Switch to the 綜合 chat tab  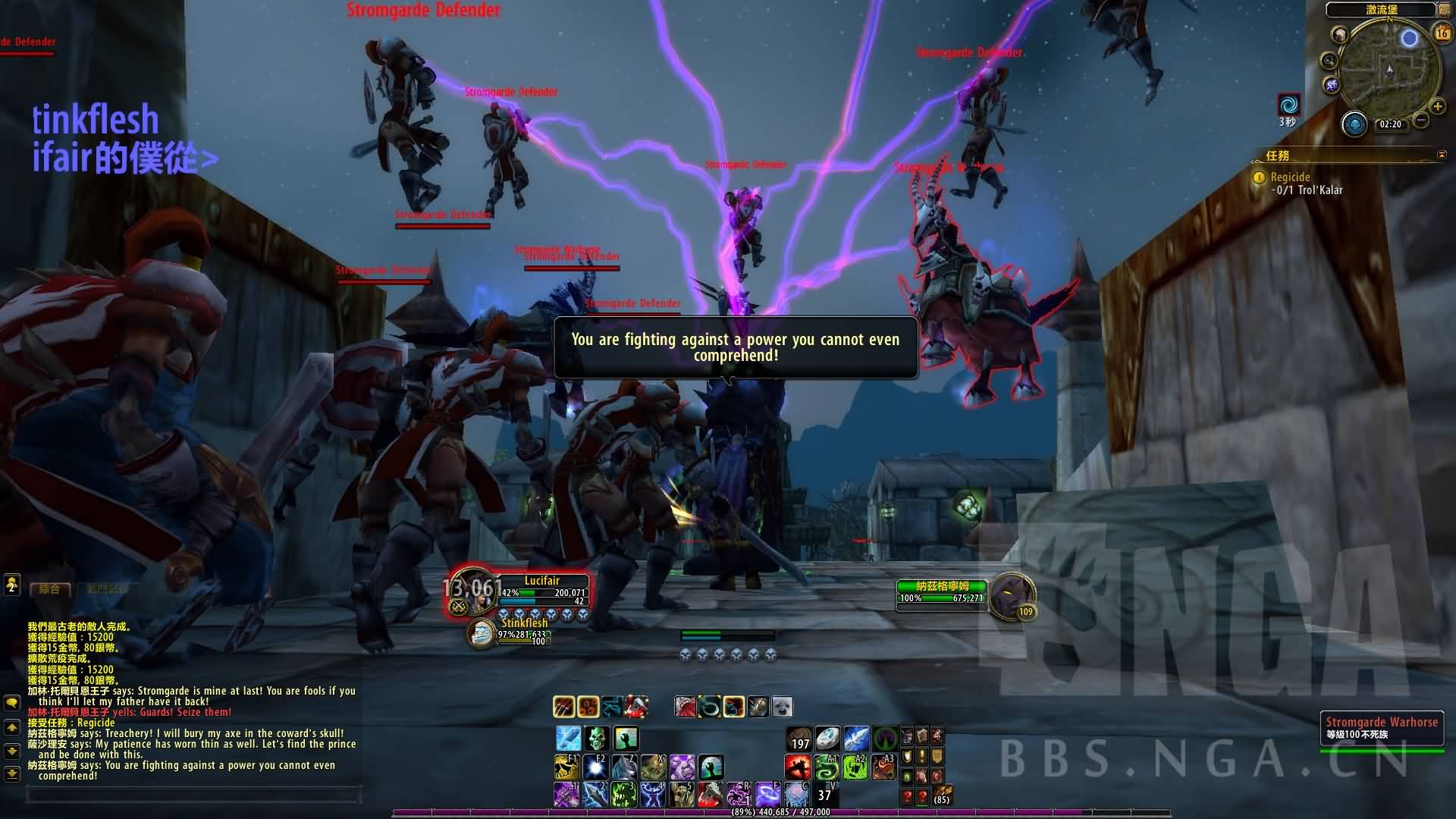(50, 588)
